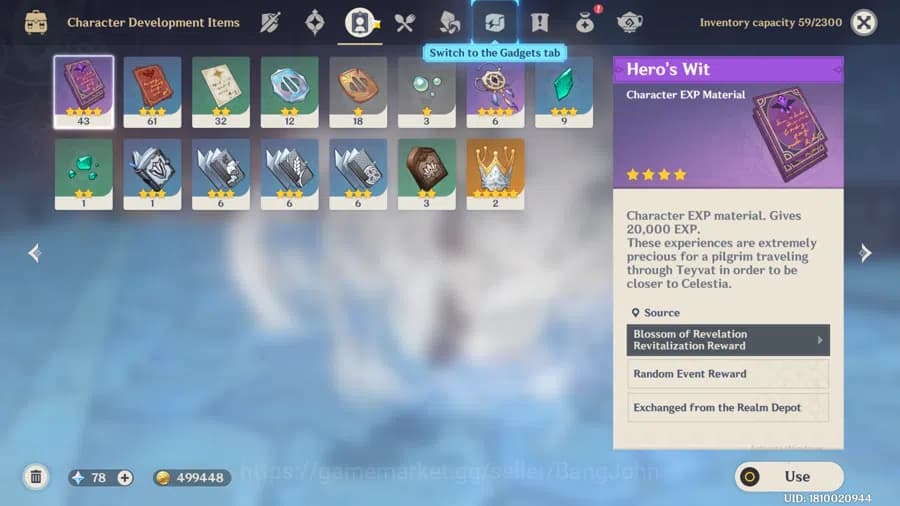This screenshot has height=506, width=900.
Task: Close the inventory screen
Action: 863,22
